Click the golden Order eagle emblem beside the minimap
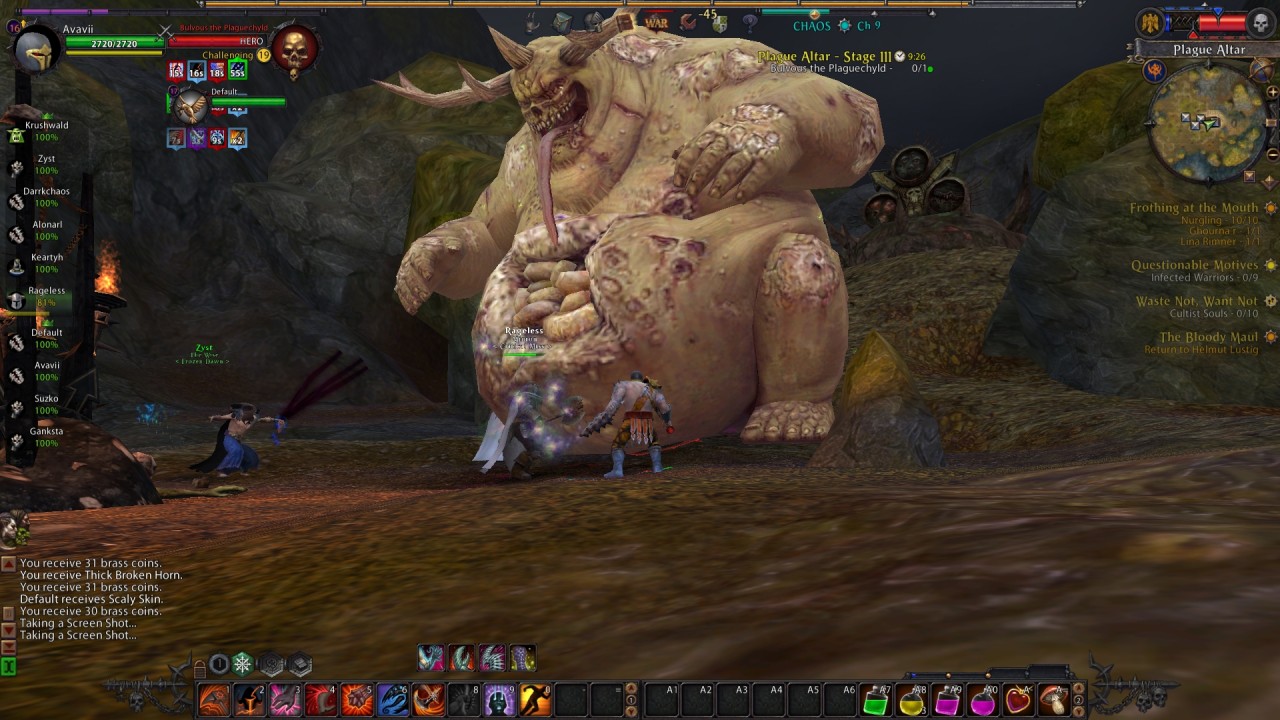The width and height of the screenshot is (1280, 720). pos(1150,21)
